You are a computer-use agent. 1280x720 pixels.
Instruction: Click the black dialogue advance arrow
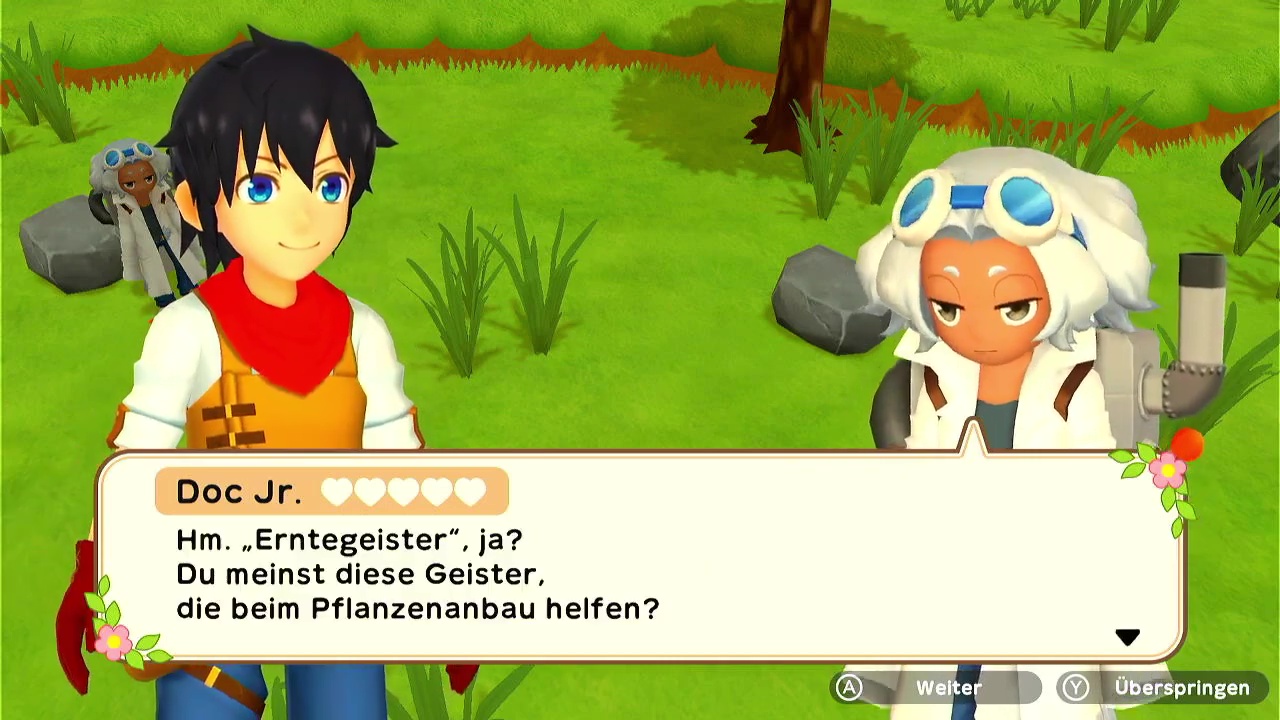[x=1127, y=637]
